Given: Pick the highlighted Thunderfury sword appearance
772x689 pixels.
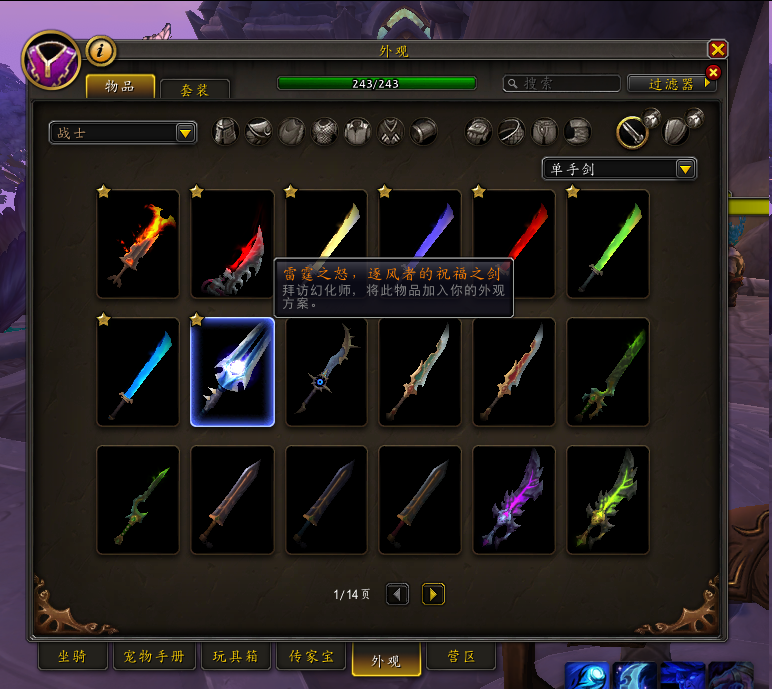Looking at the screenshot, I should pos(232,372).
